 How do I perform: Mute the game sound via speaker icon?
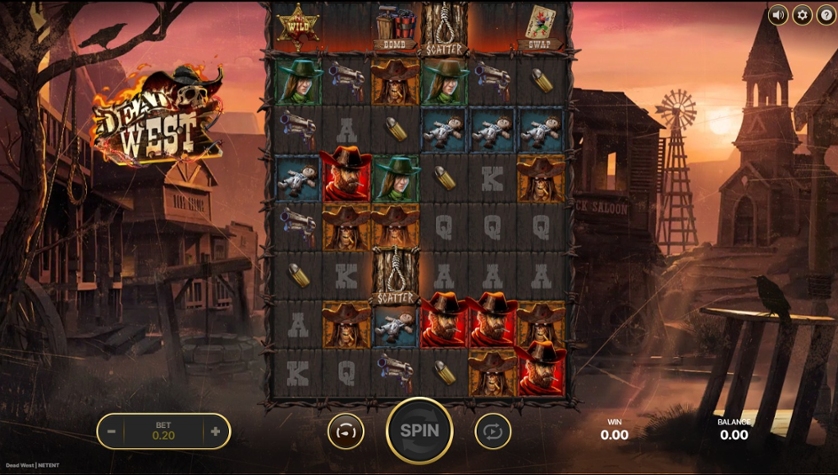(777, 15)
